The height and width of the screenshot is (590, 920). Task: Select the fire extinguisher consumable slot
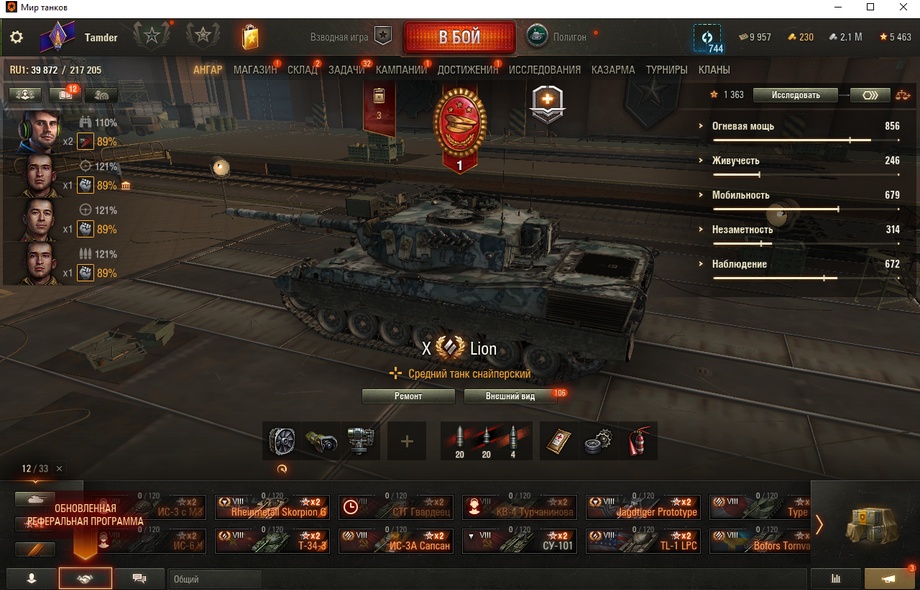point(638,441)
